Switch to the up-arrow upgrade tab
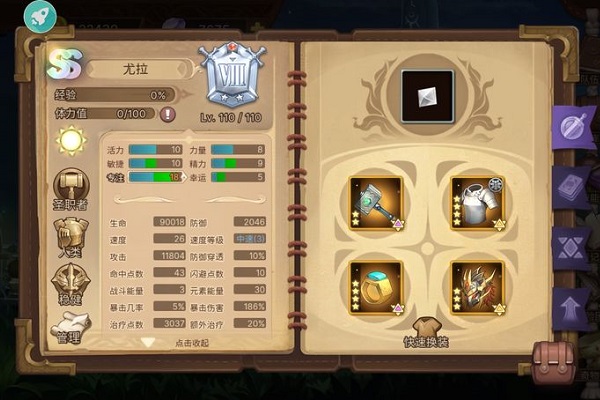600x400 pixels. pyautogui.click(x=572, y=306)
